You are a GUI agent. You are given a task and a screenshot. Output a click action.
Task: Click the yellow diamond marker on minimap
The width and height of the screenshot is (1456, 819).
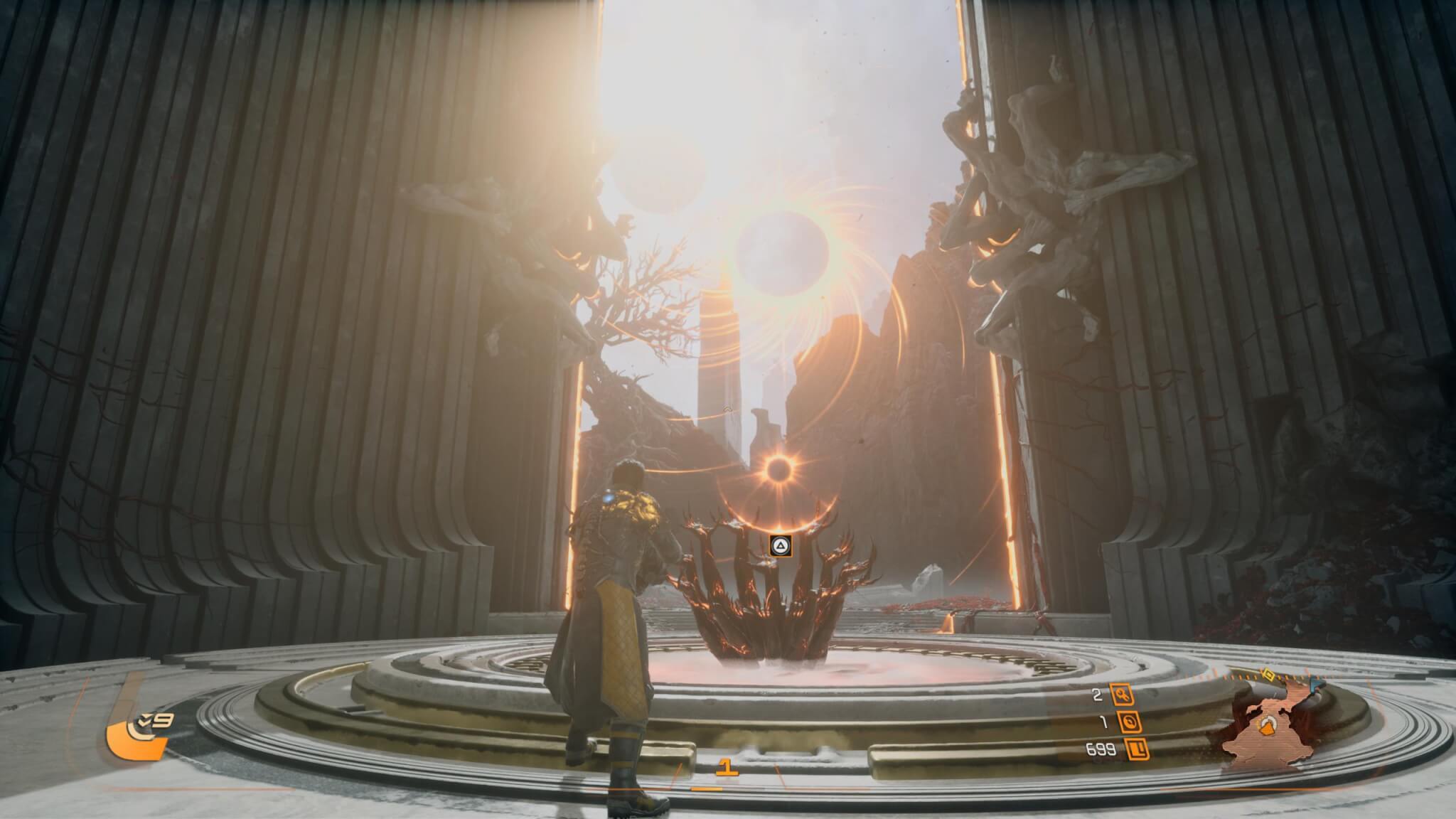(x=1266, y=673)
